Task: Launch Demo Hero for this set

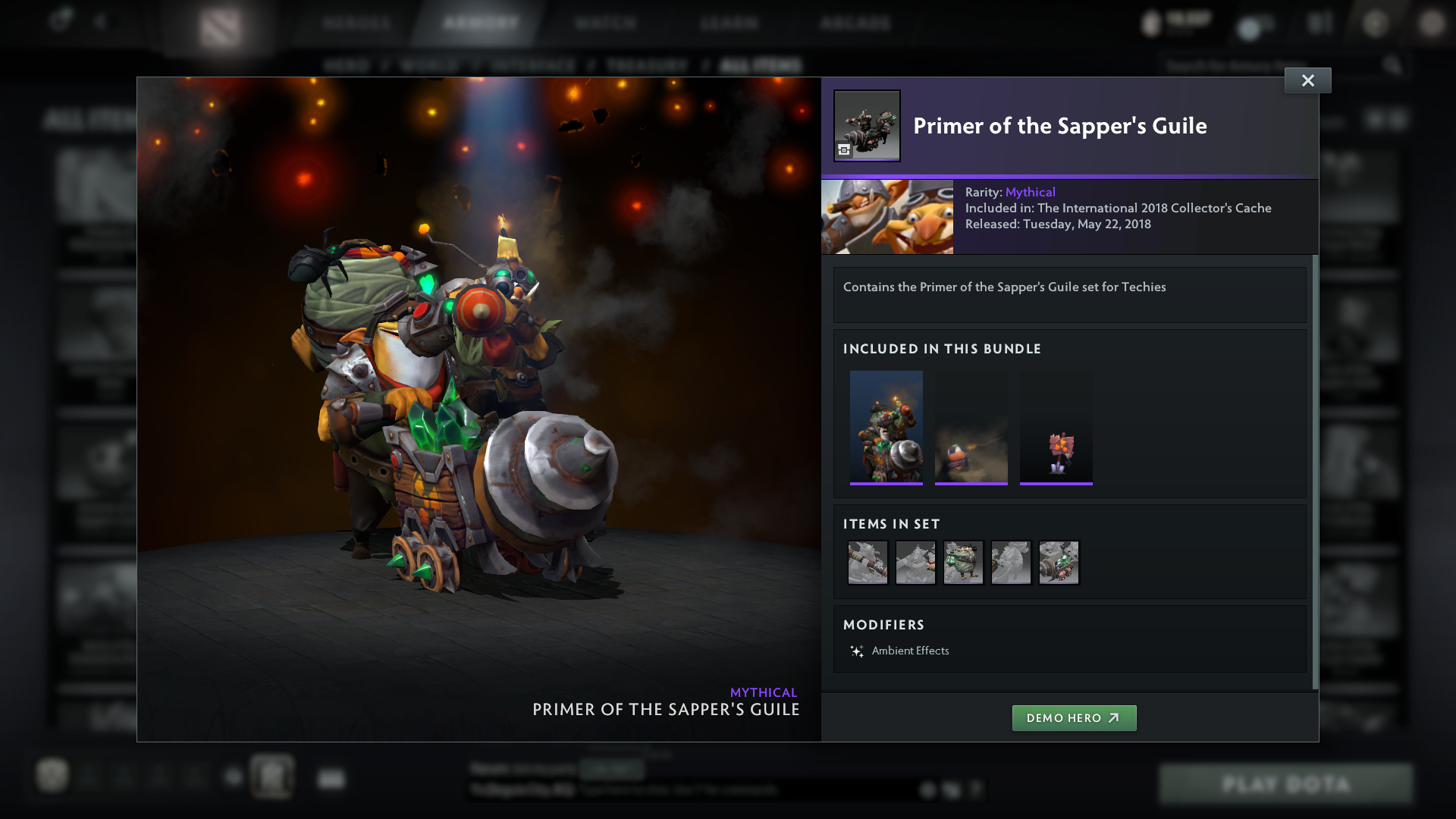Action: [1074, 718]
